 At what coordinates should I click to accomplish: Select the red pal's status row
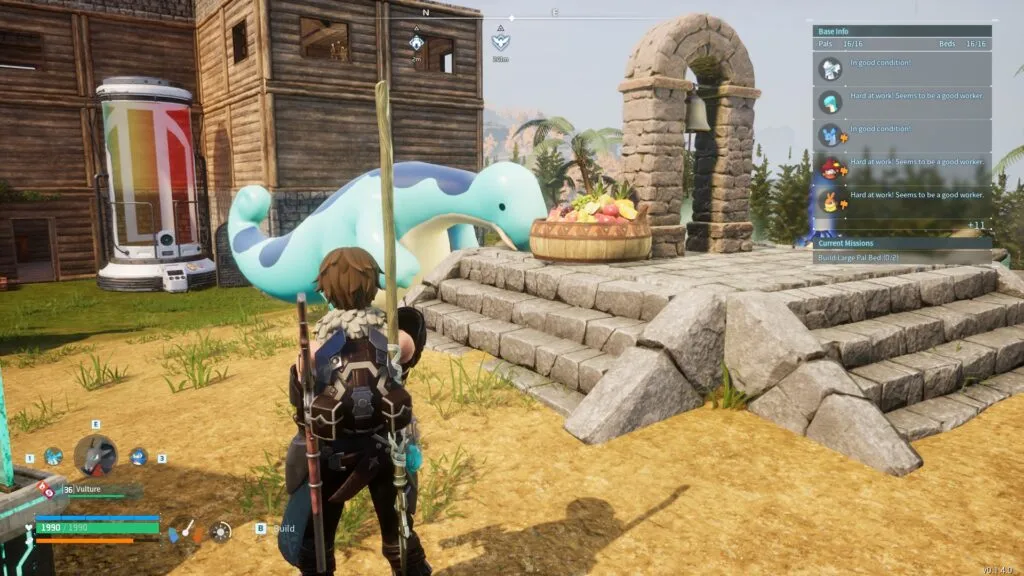tap(902, 167)
